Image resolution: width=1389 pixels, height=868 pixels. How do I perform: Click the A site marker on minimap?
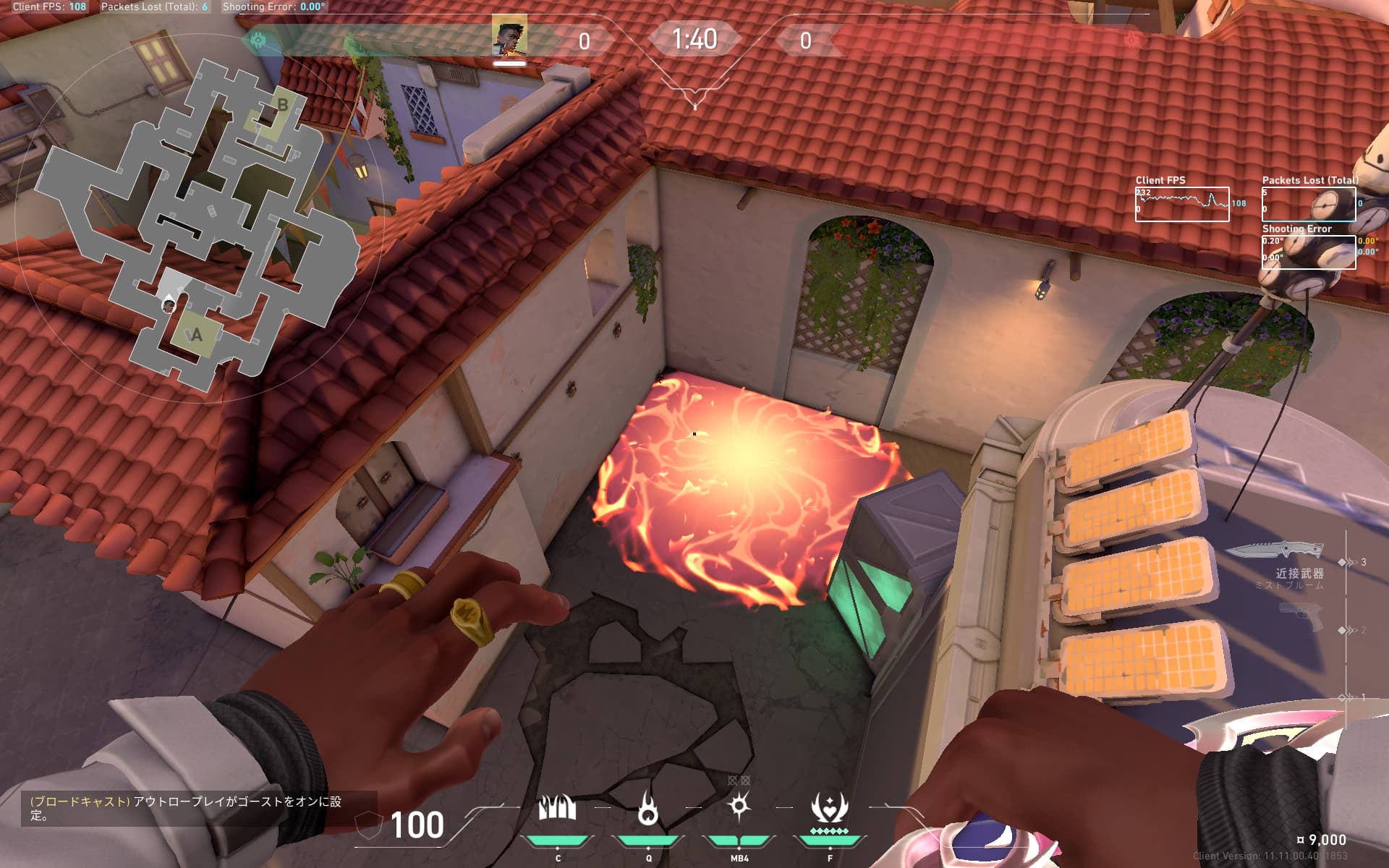[195, 335]
